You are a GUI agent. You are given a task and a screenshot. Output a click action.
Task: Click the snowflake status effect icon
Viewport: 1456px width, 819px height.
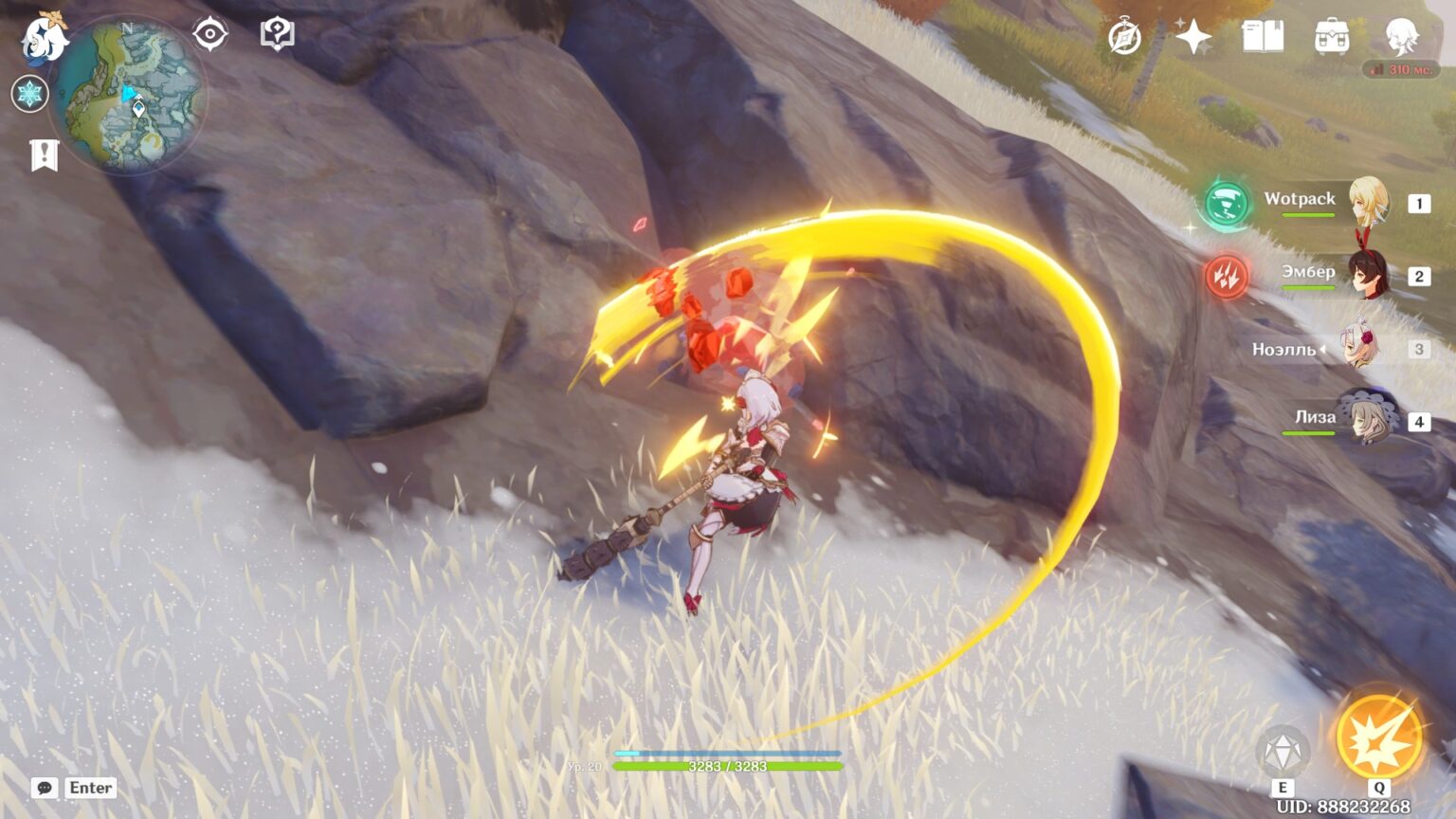30,94
